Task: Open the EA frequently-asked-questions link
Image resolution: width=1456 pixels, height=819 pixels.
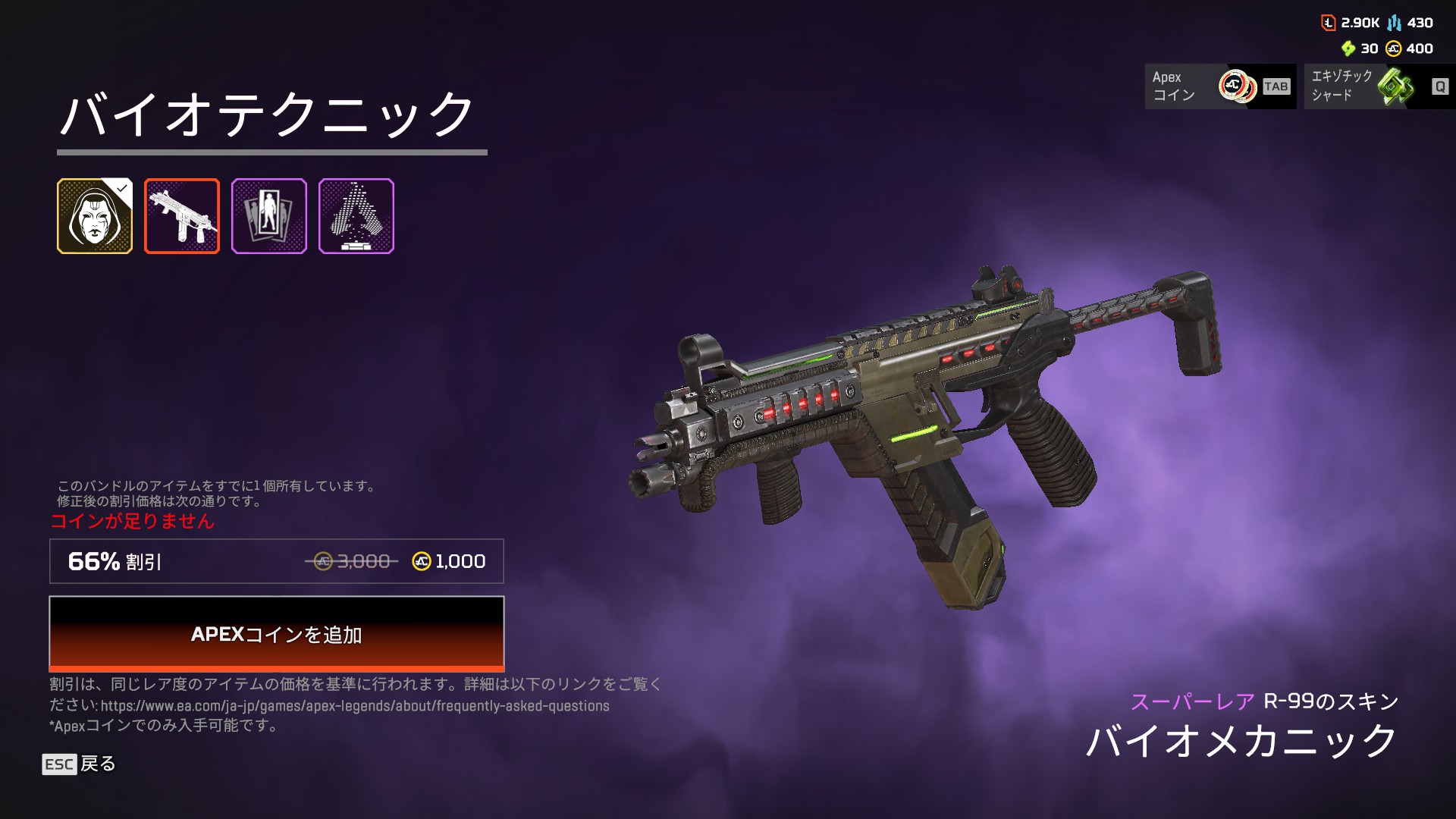Action: [355, 706]
